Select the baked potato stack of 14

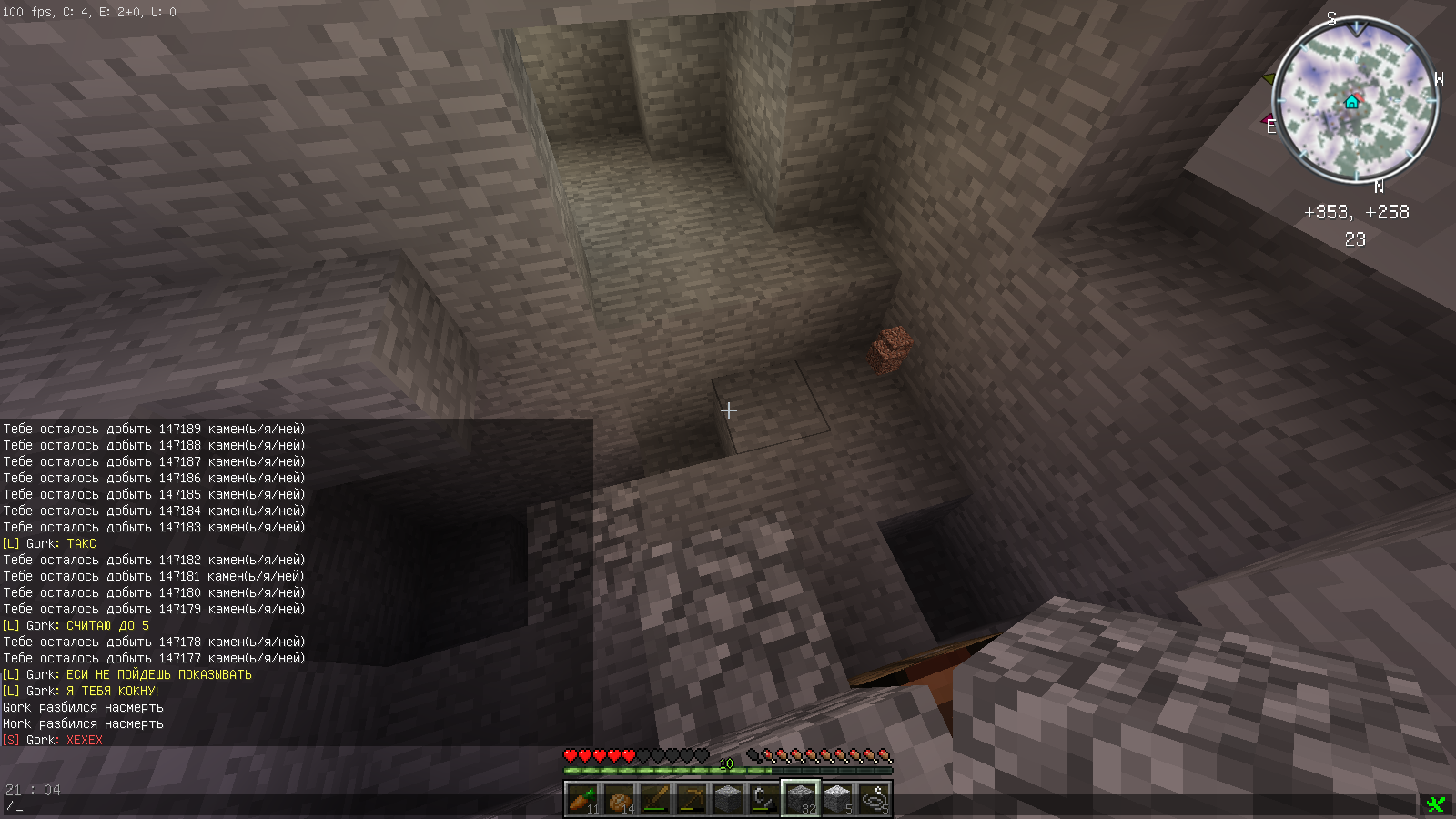coord(619,799)
